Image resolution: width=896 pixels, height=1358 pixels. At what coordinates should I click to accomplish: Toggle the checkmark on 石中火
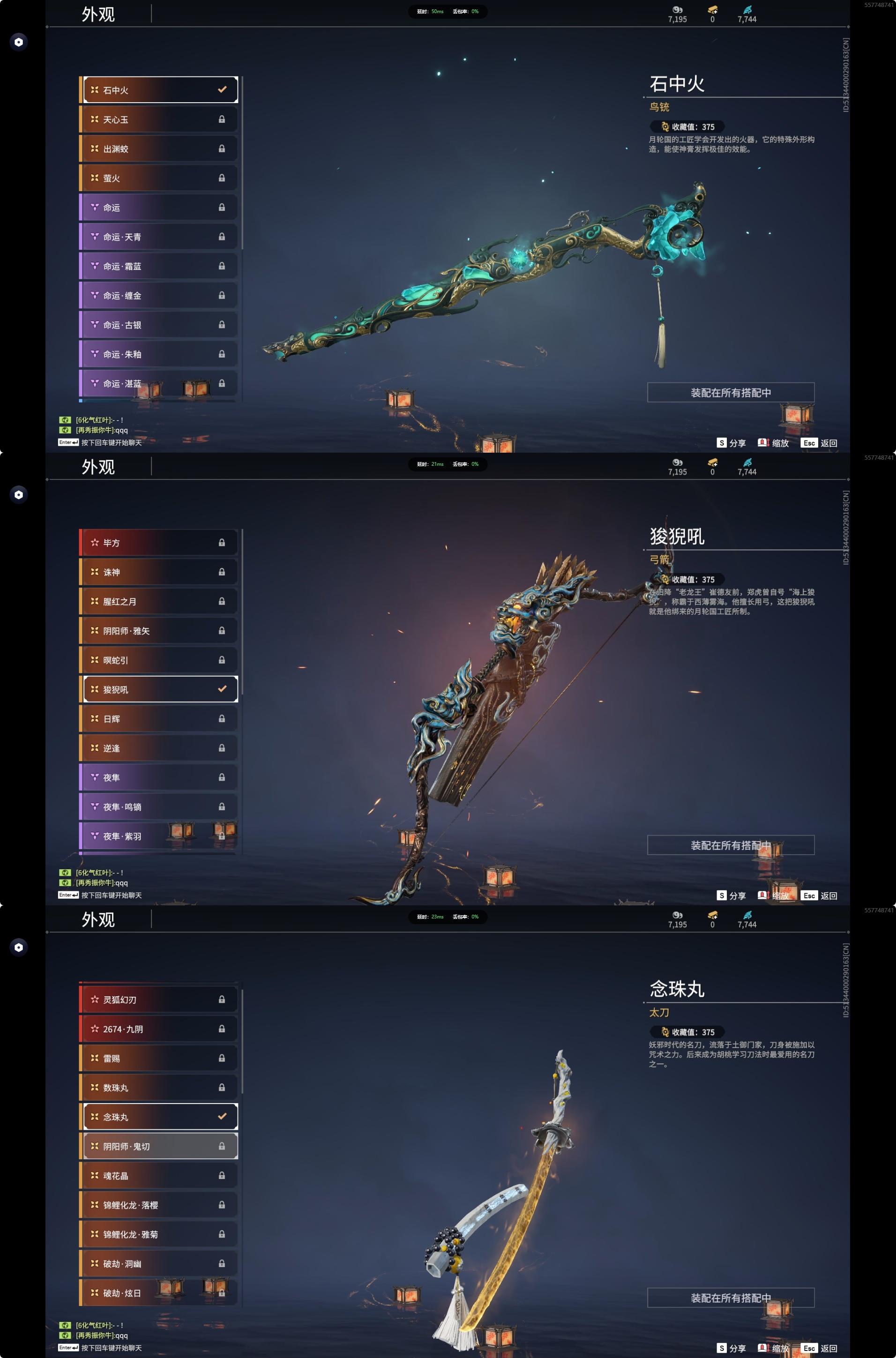tap(221, 90)
